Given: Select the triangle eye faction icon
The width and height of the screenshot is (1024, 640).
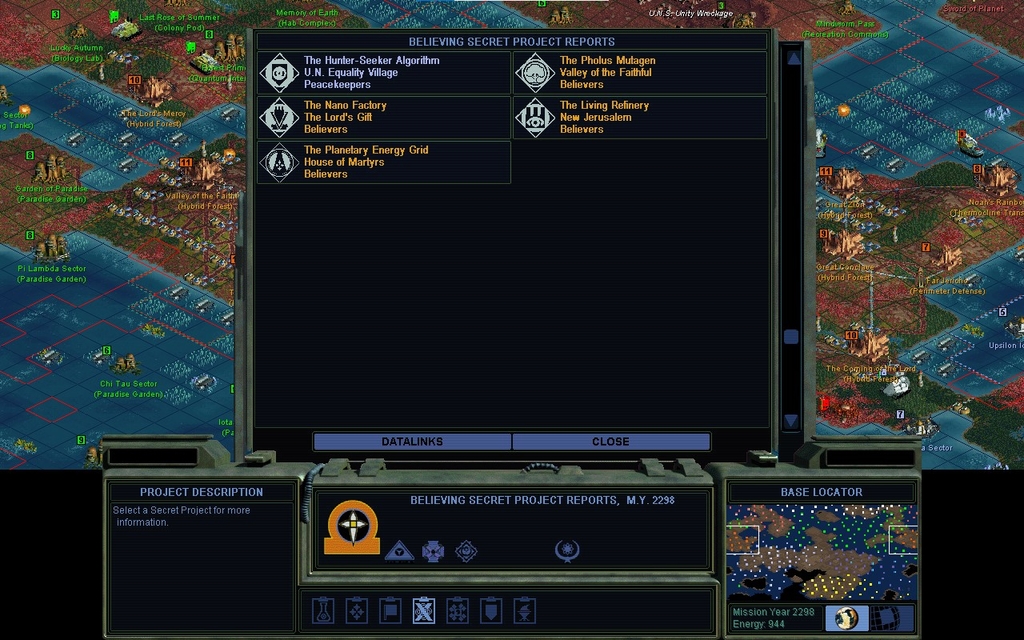Looking at the screenshot, I should (399, 550).
